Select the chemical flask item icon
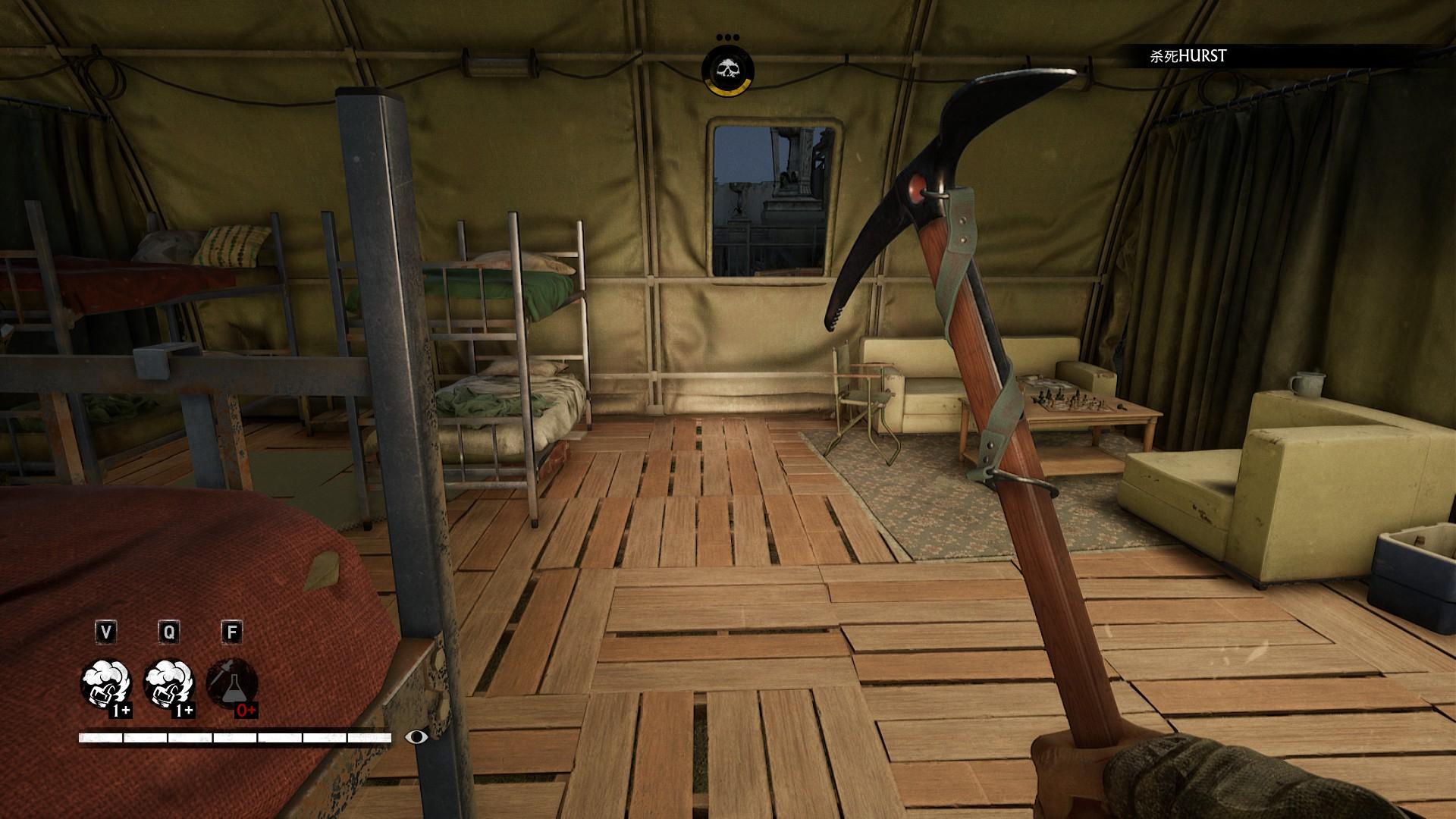 (232, 684)
